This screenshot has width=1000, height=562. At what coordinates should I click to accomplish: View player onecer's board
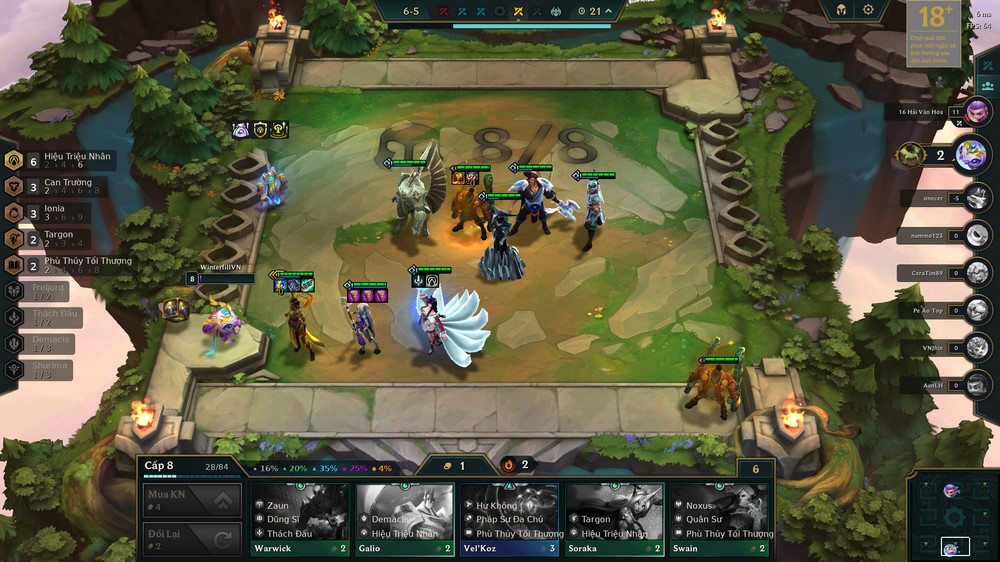point(977,198)
